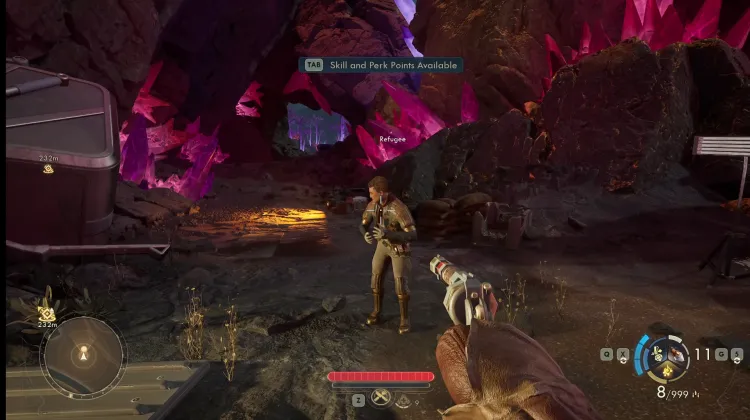Screen dimensions: 750x420
Task: Open the Skill and Perk Points notification
Action: tap(384, 65)
